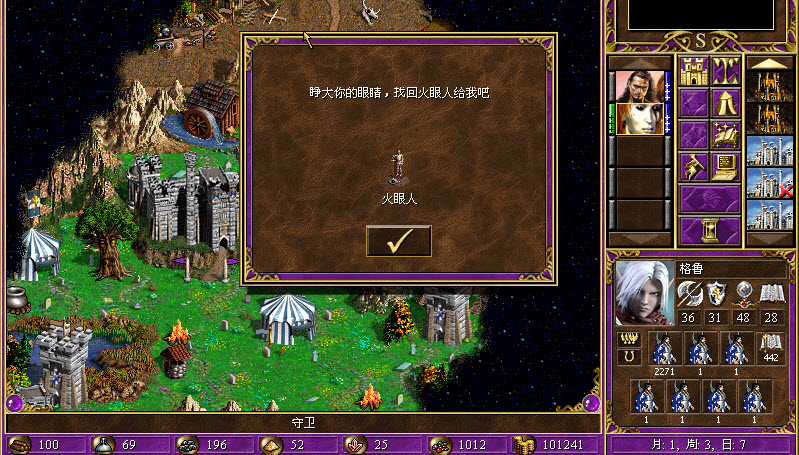Put the hero to sleep with tent button
The image size is (799, 455).
pos(725,103)
